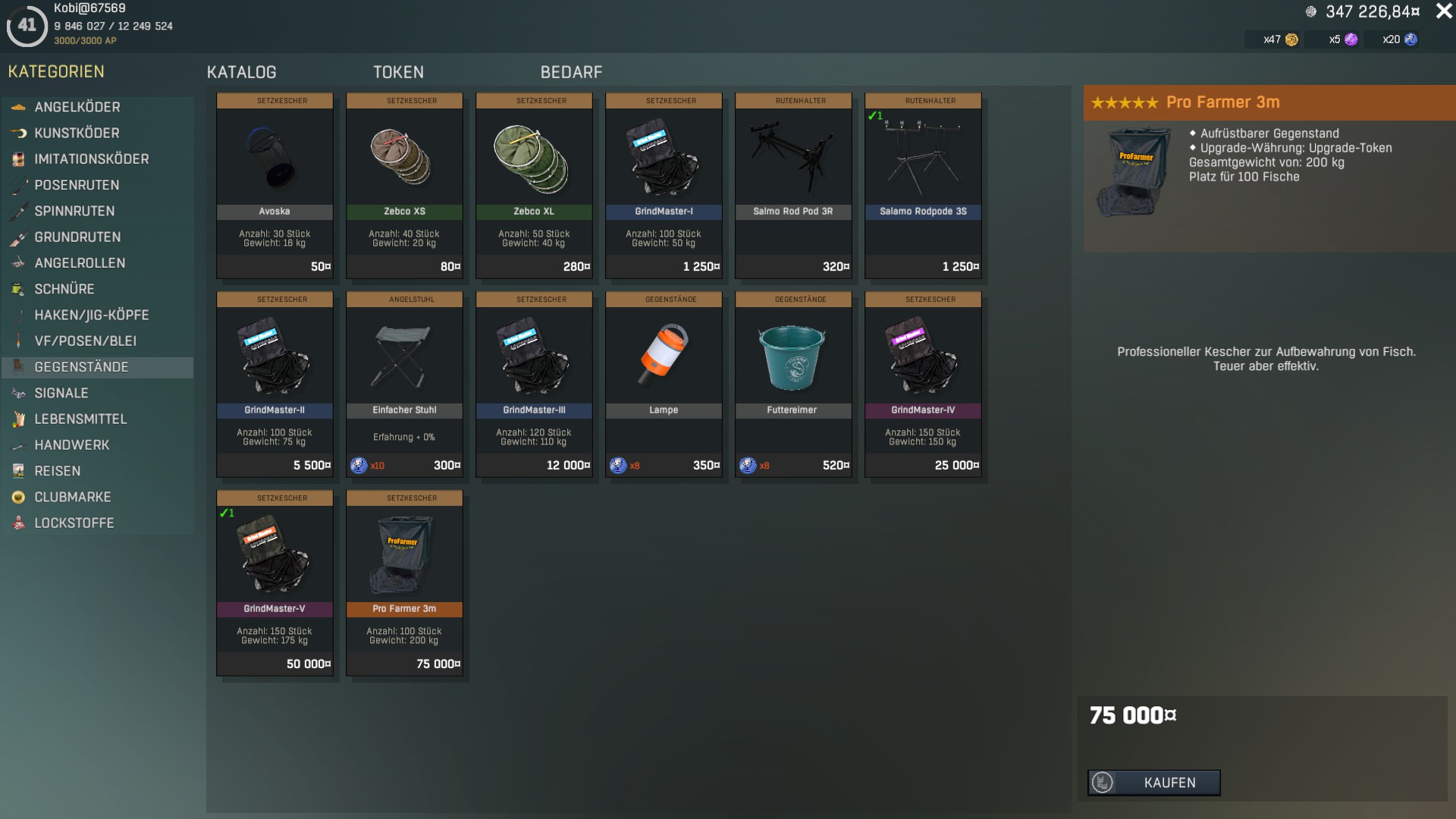This screenshot has width=1456, height=819.
Task: Select the Avoska keepnet item
Action: pos(275,185)
